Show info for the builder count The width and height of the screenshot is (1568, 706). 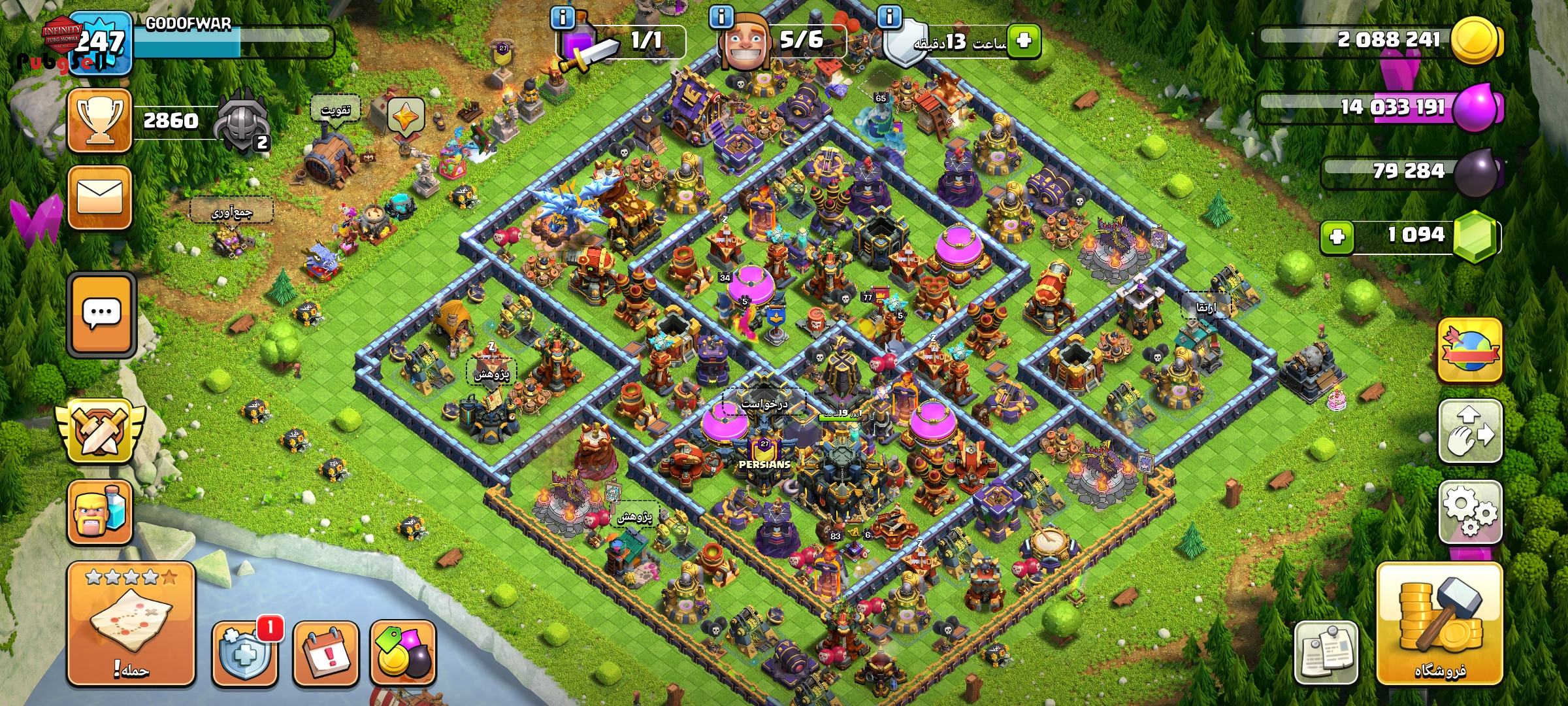pyautogui.click(x=721, y=17)
